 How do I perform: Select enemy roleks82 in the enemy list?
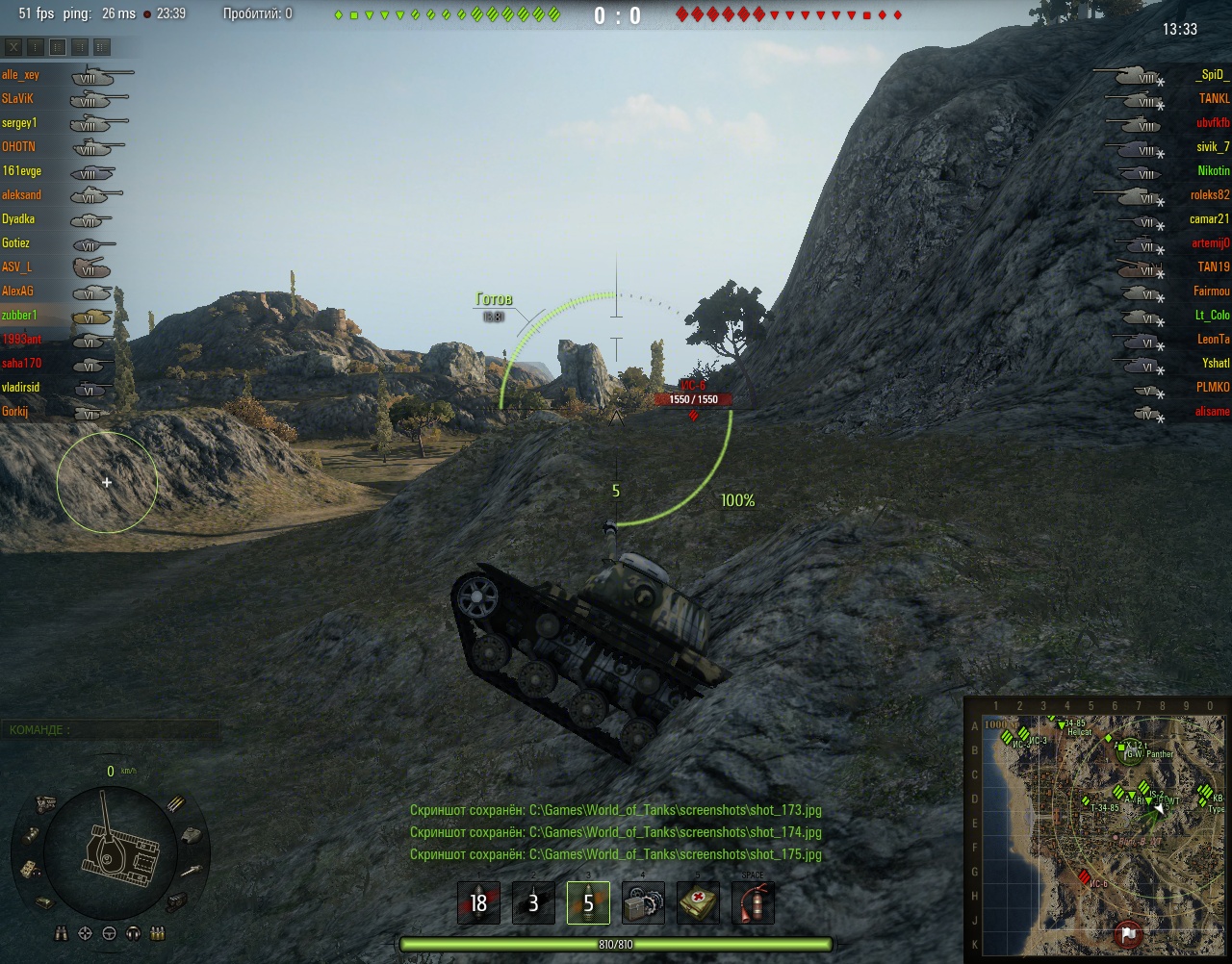point(1209,195)
